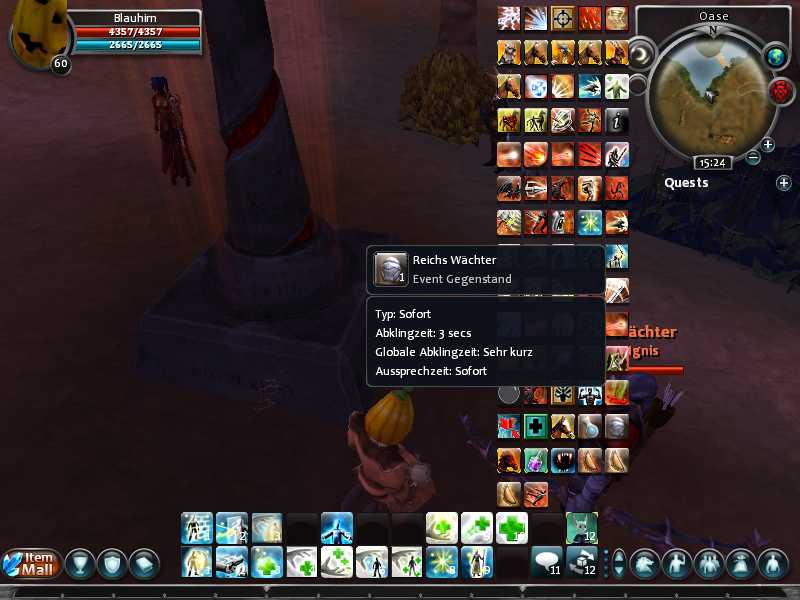
Task: Open the Item Mall shop
Action: coord(31,564)
